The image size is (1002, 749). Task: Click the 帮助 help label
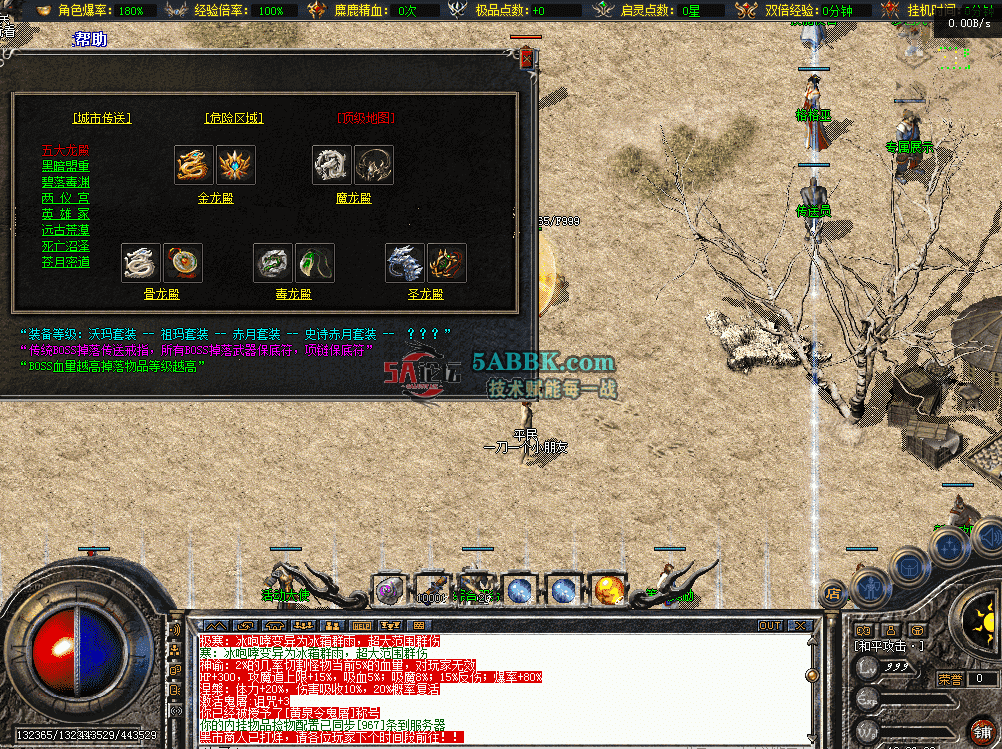90,40
